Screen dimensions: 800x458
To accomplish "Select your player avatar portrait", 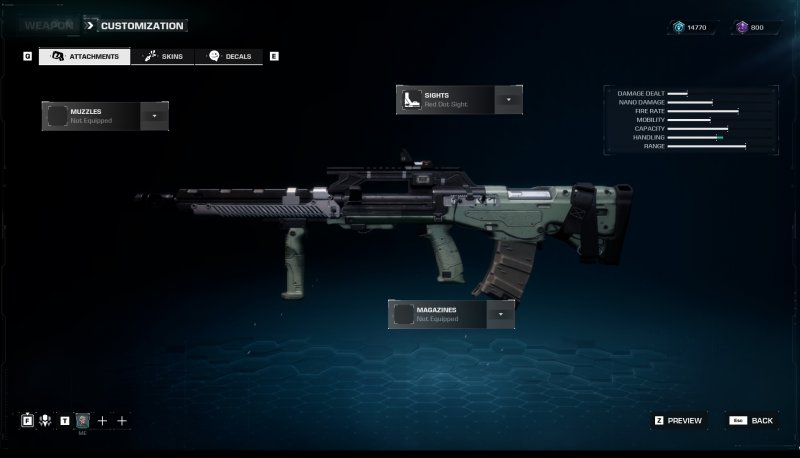I will pyautogui.click(x=83, y=421).
